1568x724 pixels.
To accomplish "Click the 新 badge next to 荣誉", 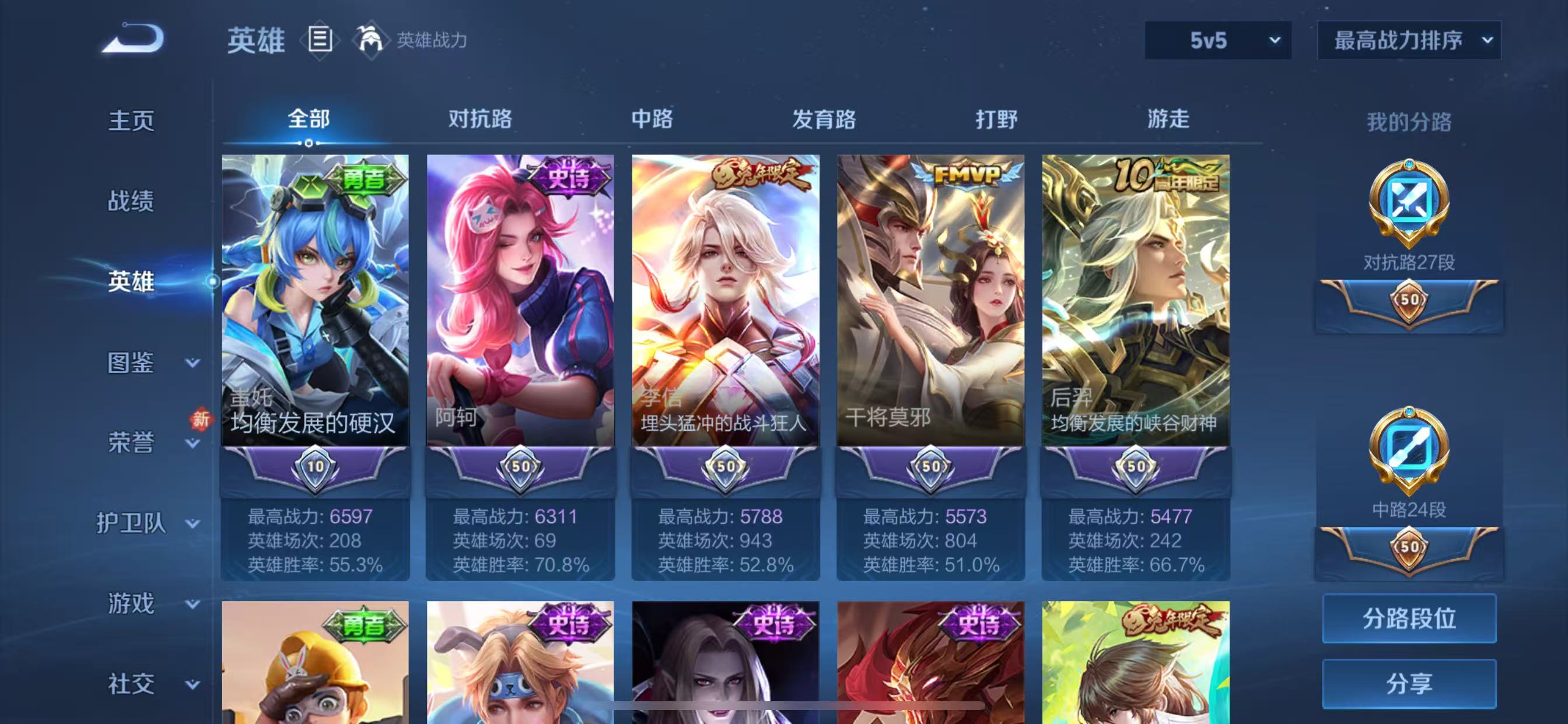I will [x=201, y=420].
